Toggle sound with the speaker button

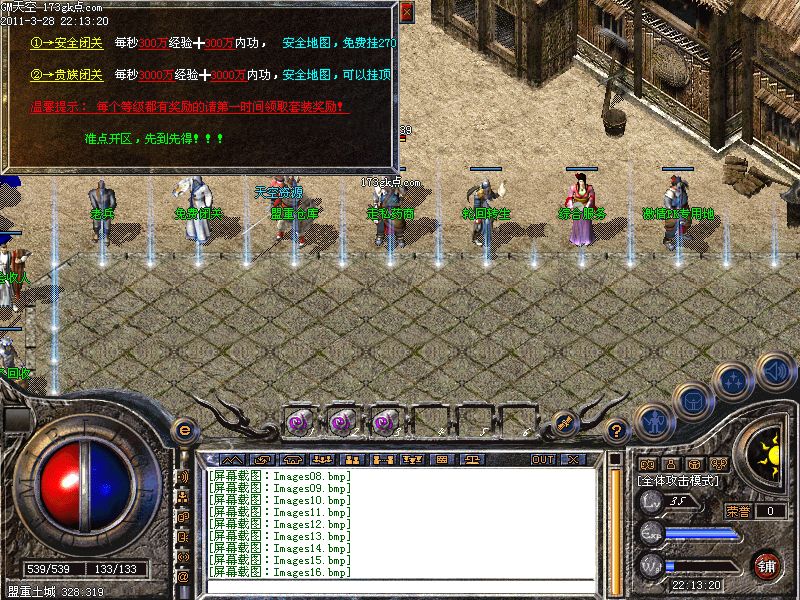775,370
